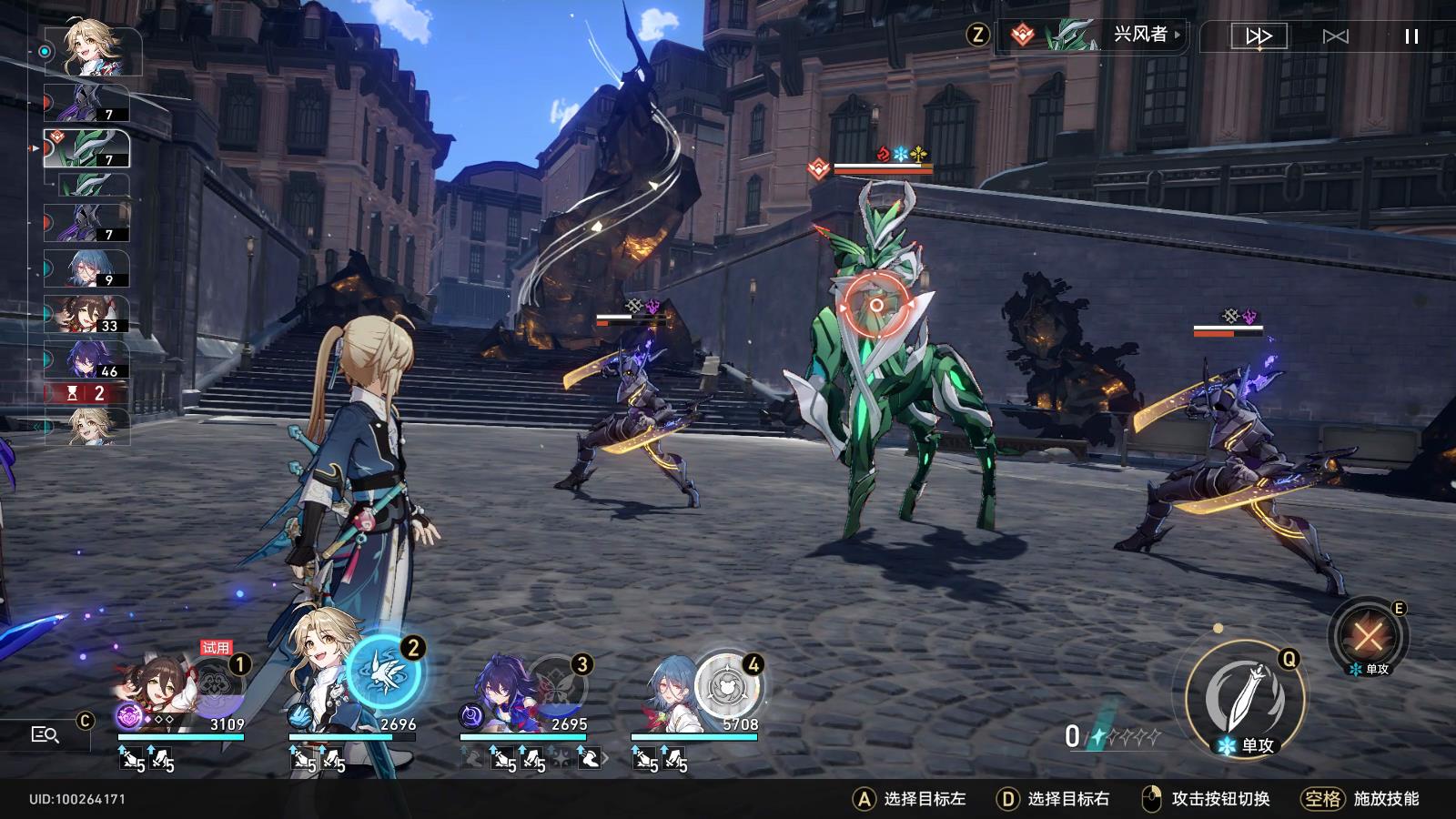Image resolution: width=1456 pixels, height=819 pixels.
Task: Target the green enemy with the red reticle
Action: pyautogui.click(x=876, y=306)
